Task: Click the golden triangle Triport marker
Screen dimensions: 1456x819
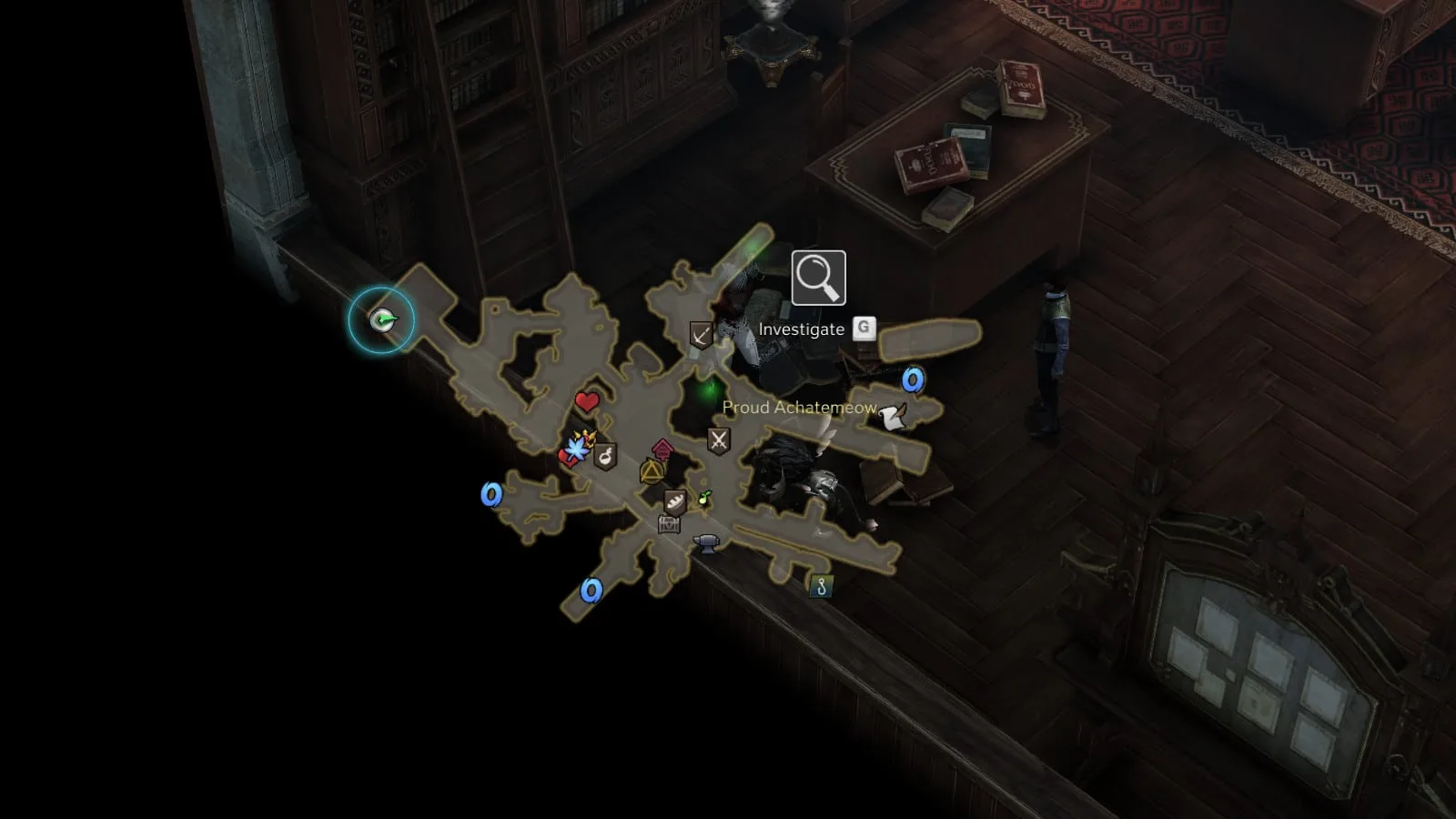Action: pyautogui.click(x=652, y=471)
